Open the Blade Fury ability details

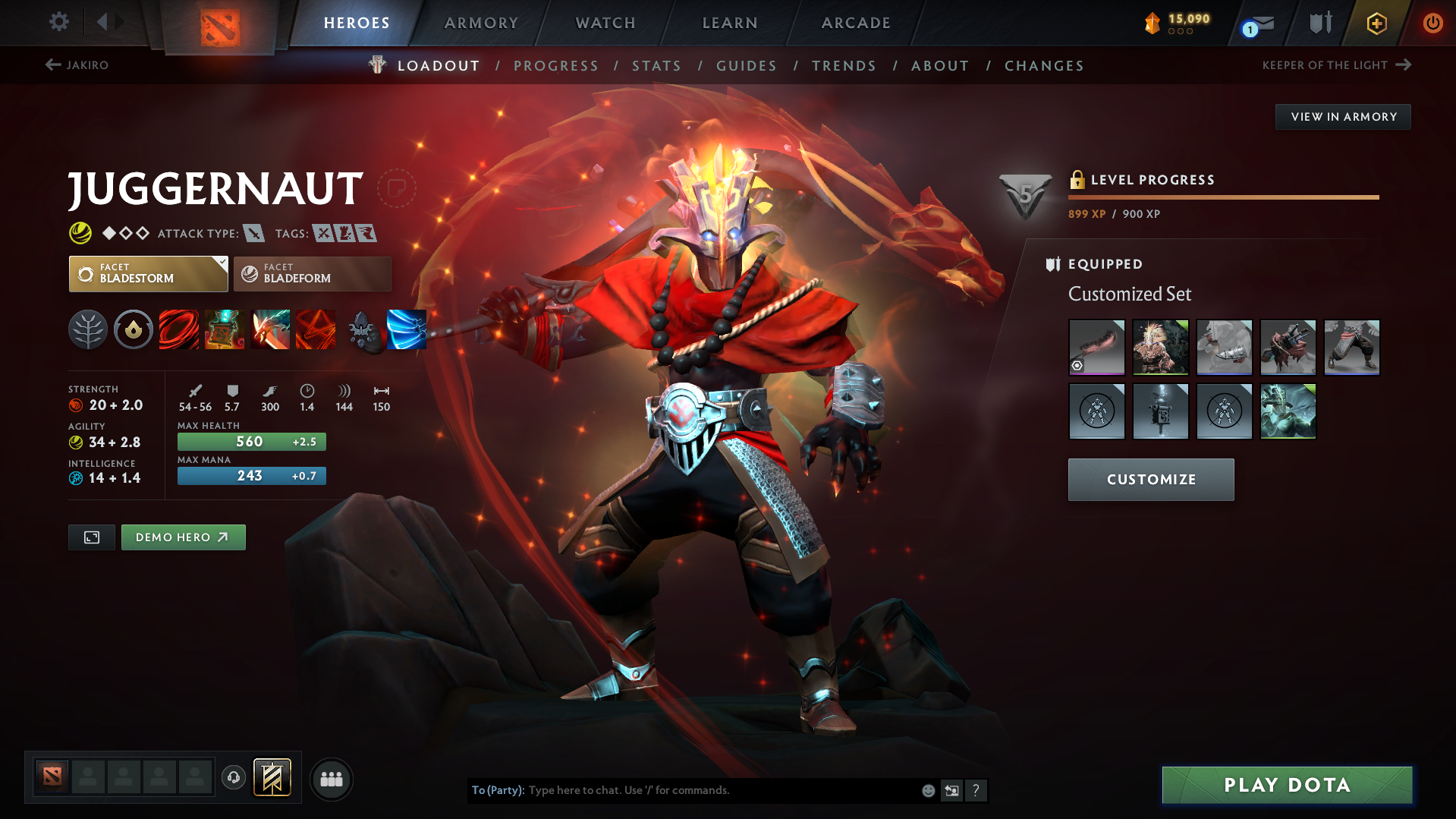coord(179,329)
